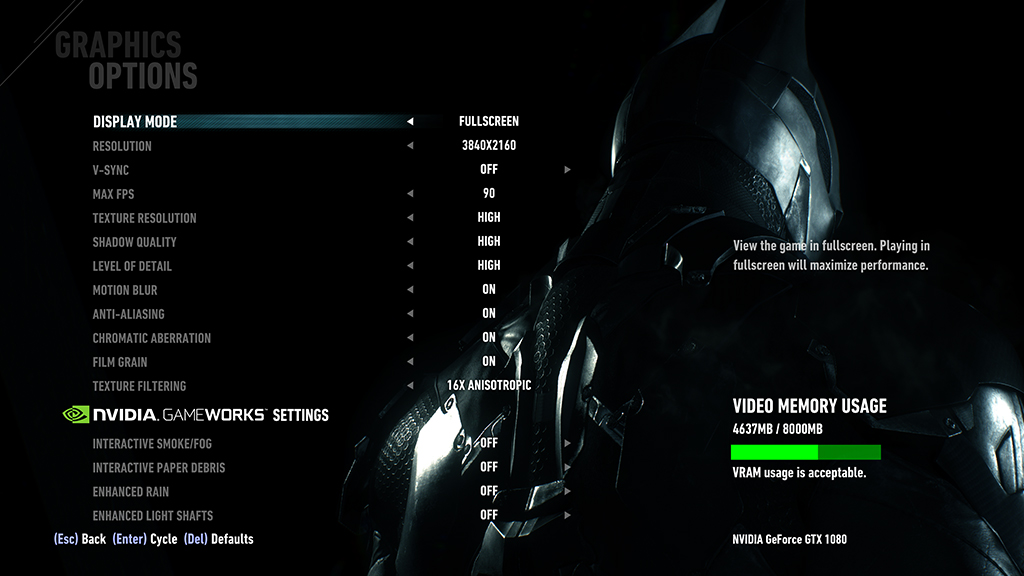The width and height of the screenshot is (1024, 576).
Task: Click the left arrow beside Fullscreen
Action: (410, 122)
